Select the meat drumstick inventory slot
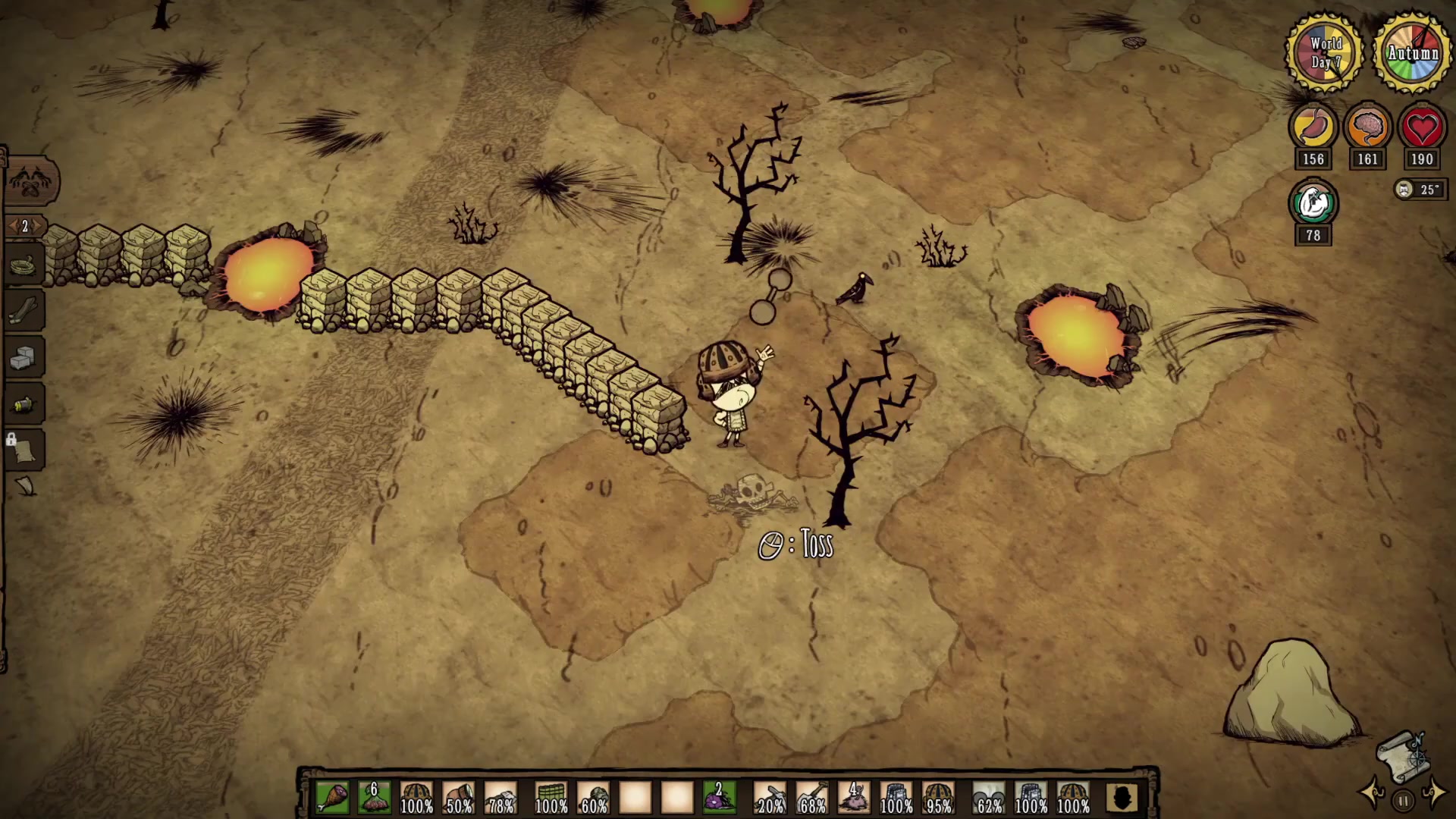1456x819 pixels. (332, 798)
